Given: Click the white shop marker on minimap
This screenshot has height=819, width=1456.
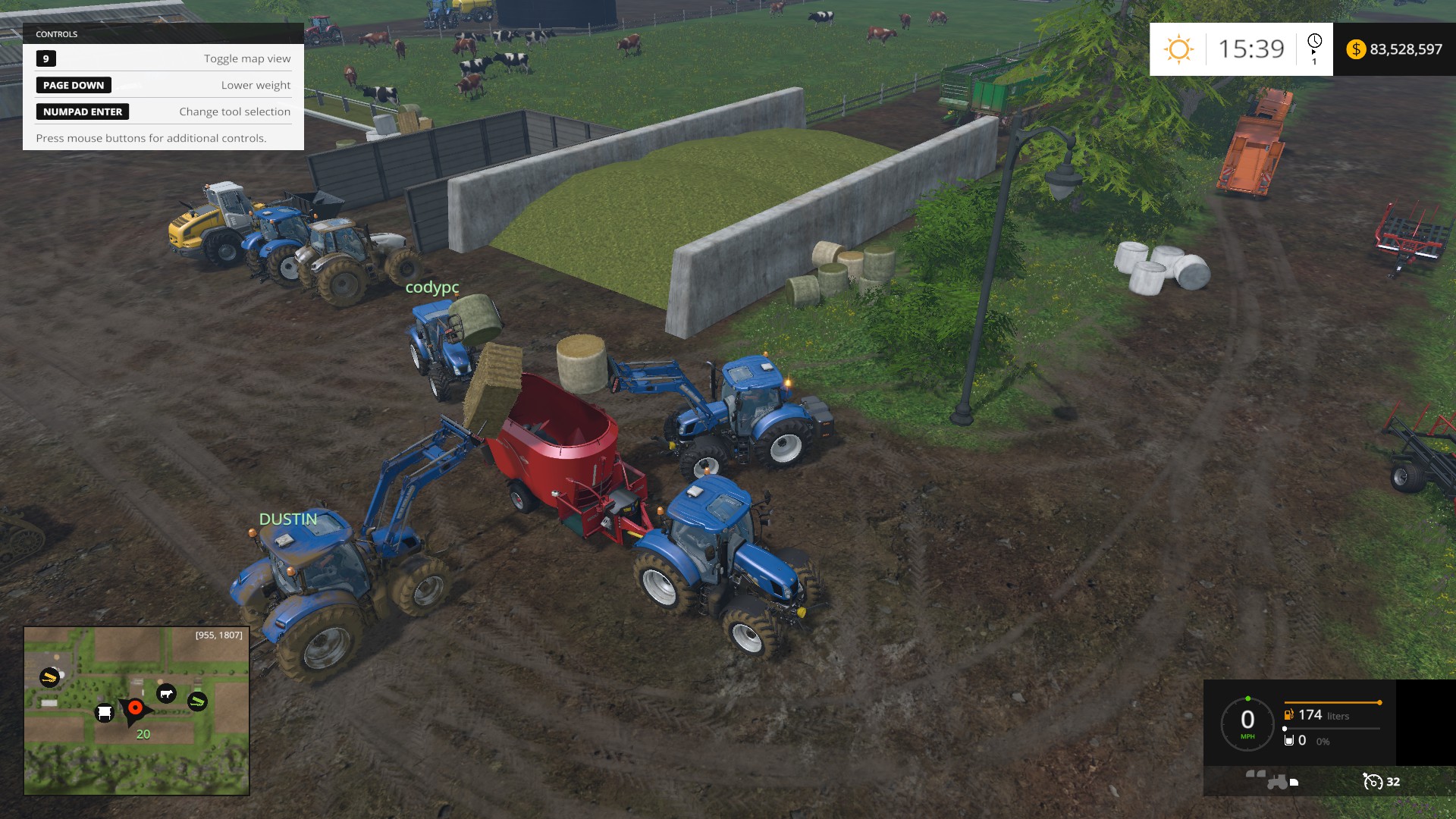Looking at the screenshot, I should point(105,713).
